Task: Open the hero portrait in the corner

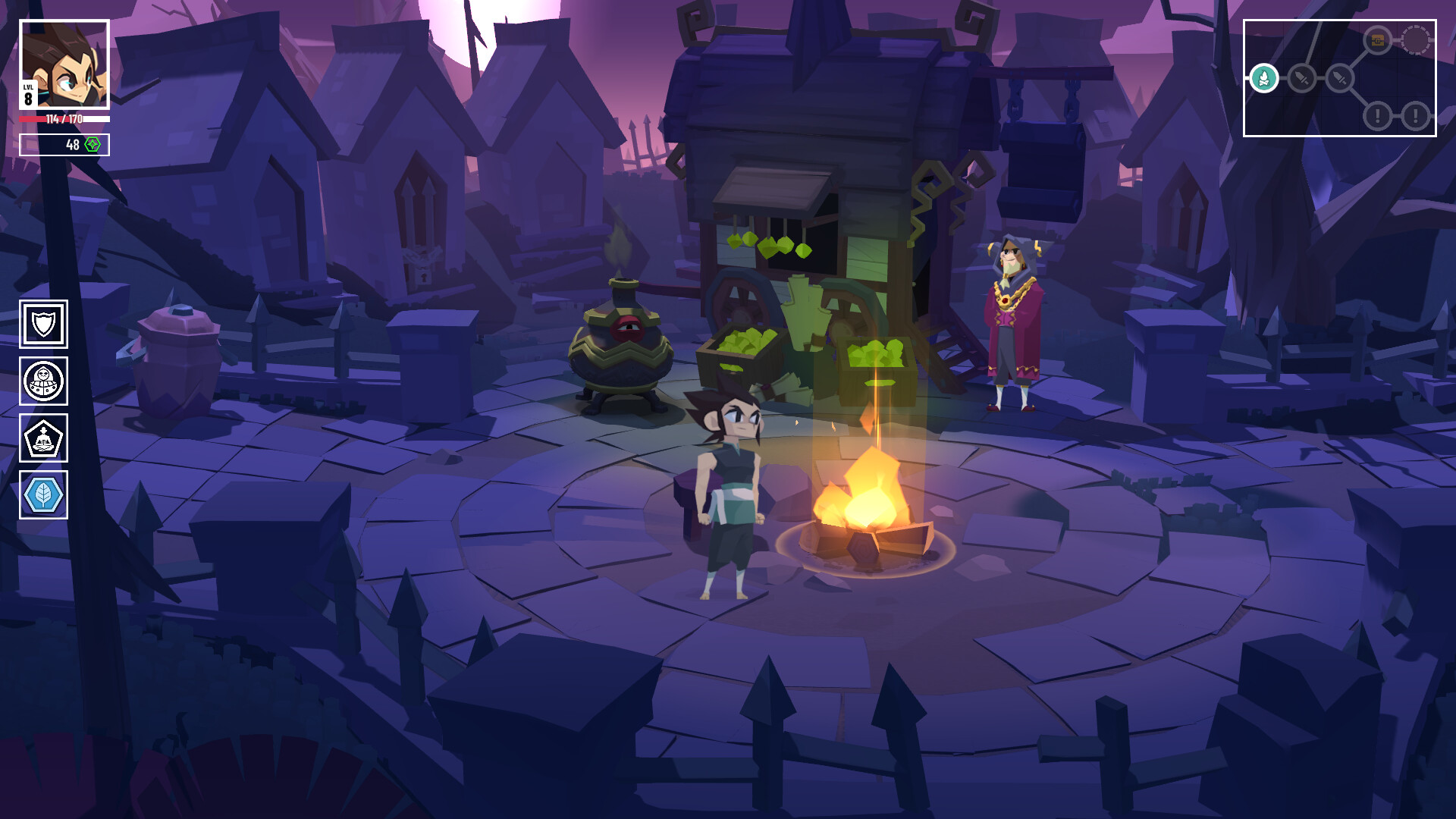Action: click(x=64, y=64)
